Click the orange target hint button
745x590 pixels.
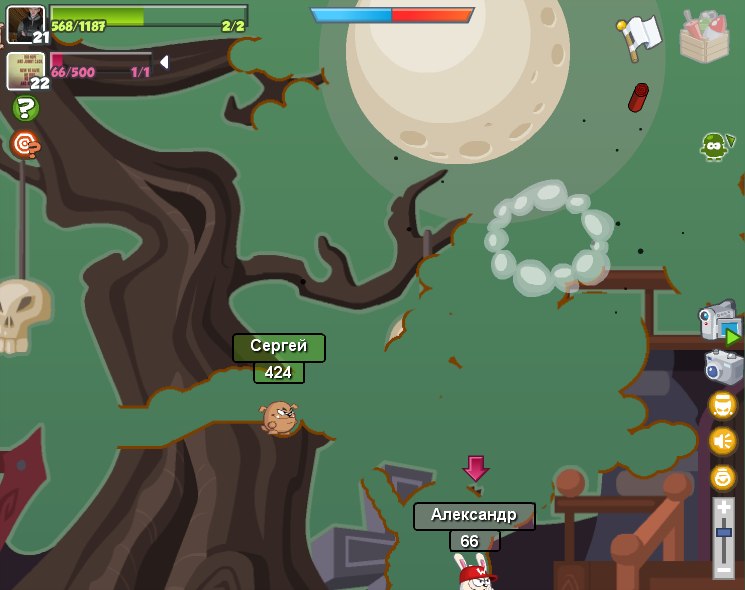25,144
